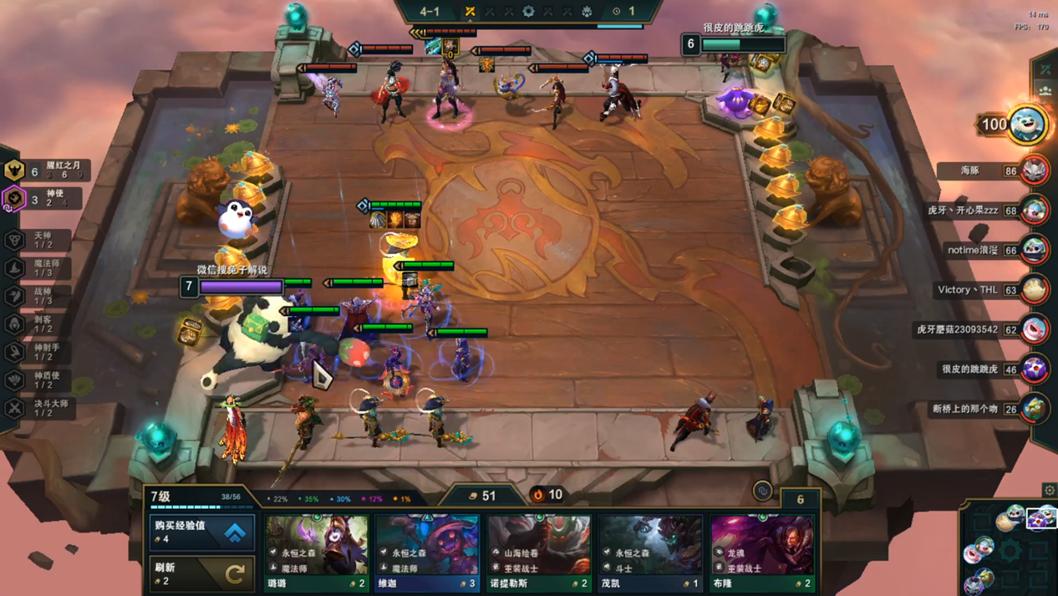This screenshot has height=596, width=1058.
Task: Inspect the 魔法师 trait entry
Action: pos(40,268)
